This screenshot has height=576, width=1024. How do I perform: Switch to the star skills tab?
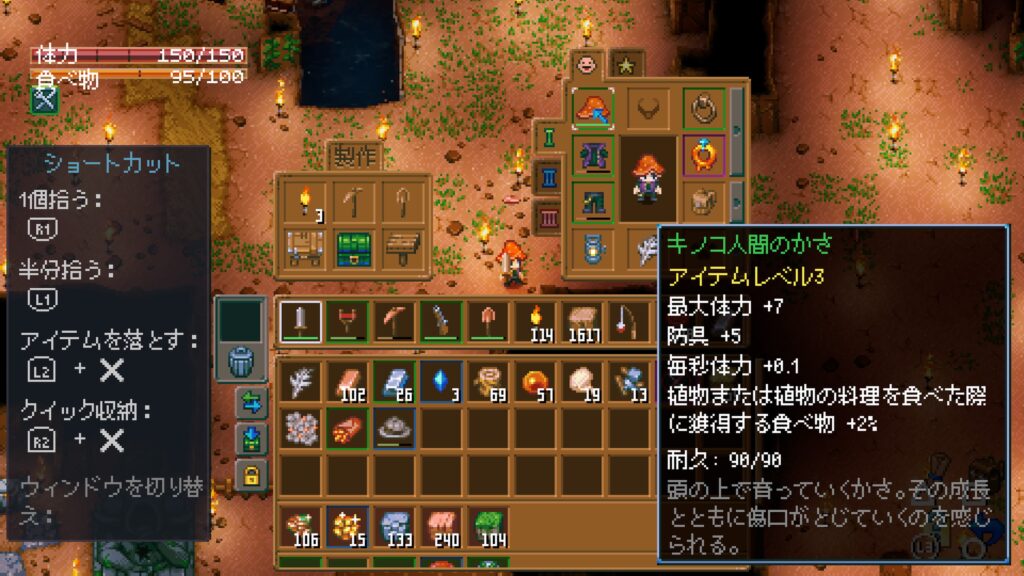627,64
